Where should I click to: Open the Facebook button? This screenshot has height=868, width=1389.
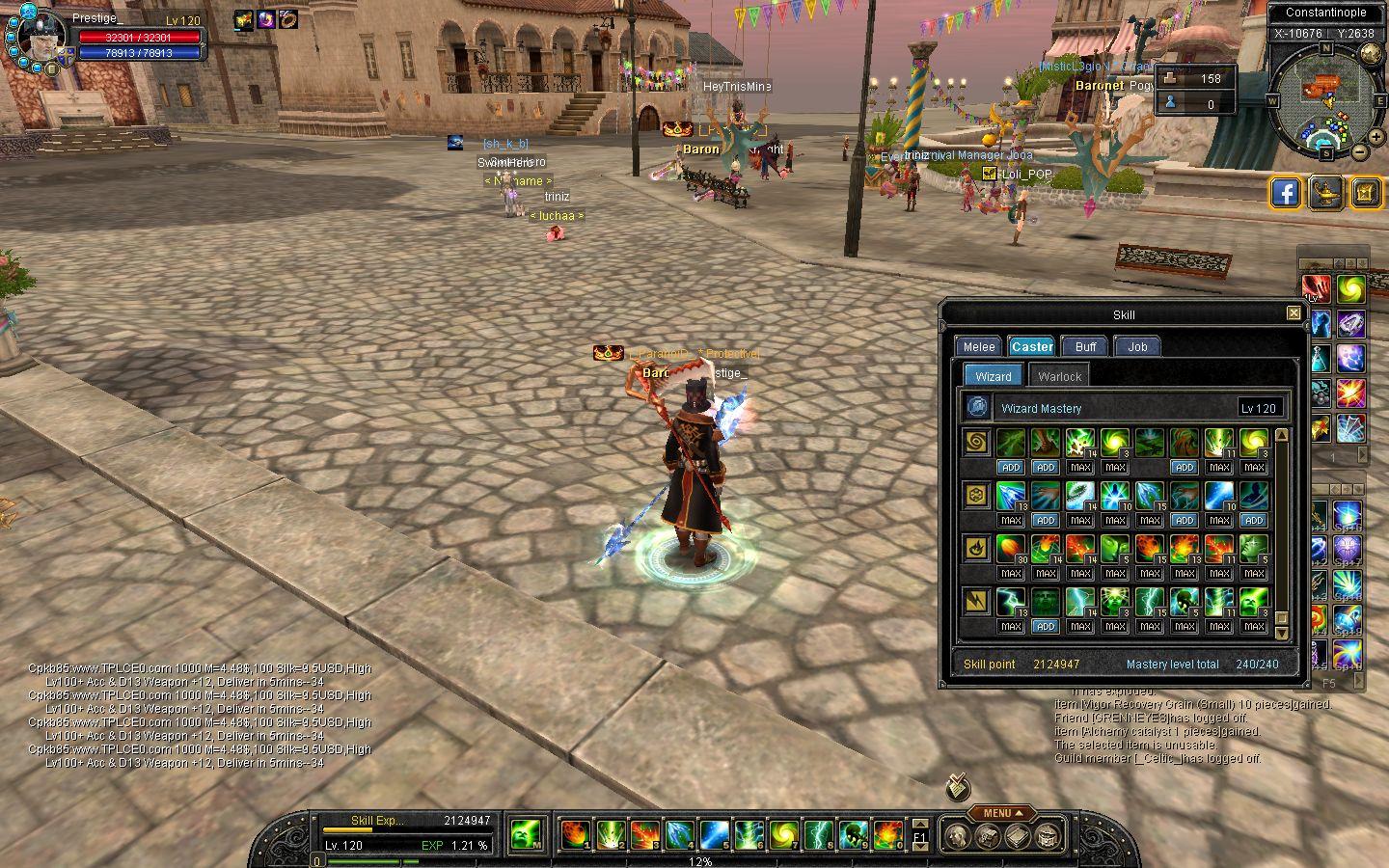[x=1286, y=193]
